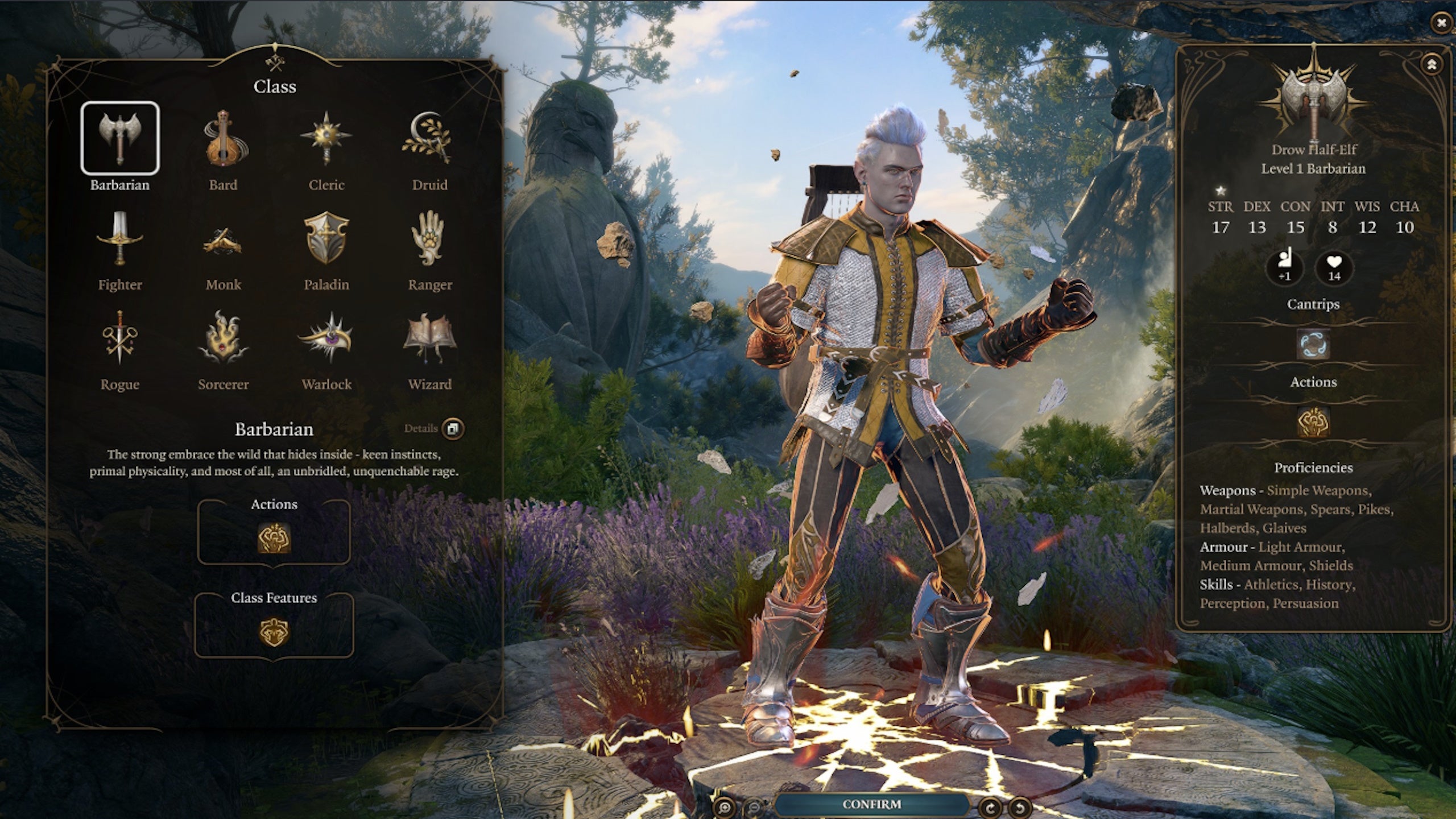This screenshot has height=819, width=1456.
Task: Select the Druid class
Action: click(x=429, y=138)
